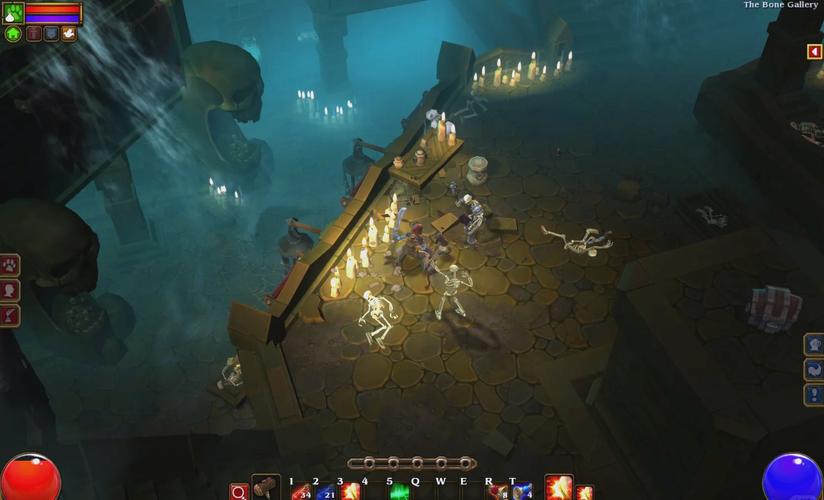Viewport: 824px width, 500px height.
Task: Click the character head side button
Action: pyautogui.click(x=10, y=290)
